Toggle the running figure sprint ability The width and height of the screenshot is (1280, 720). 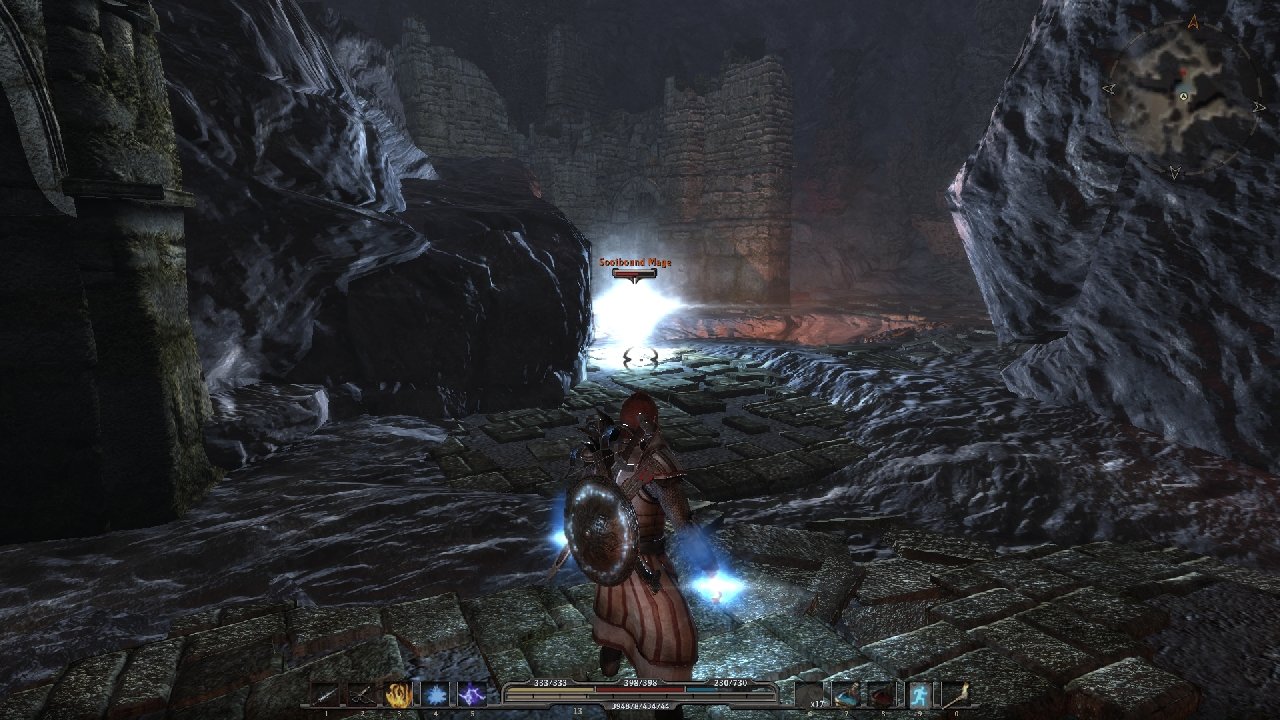tap(919, 694)
